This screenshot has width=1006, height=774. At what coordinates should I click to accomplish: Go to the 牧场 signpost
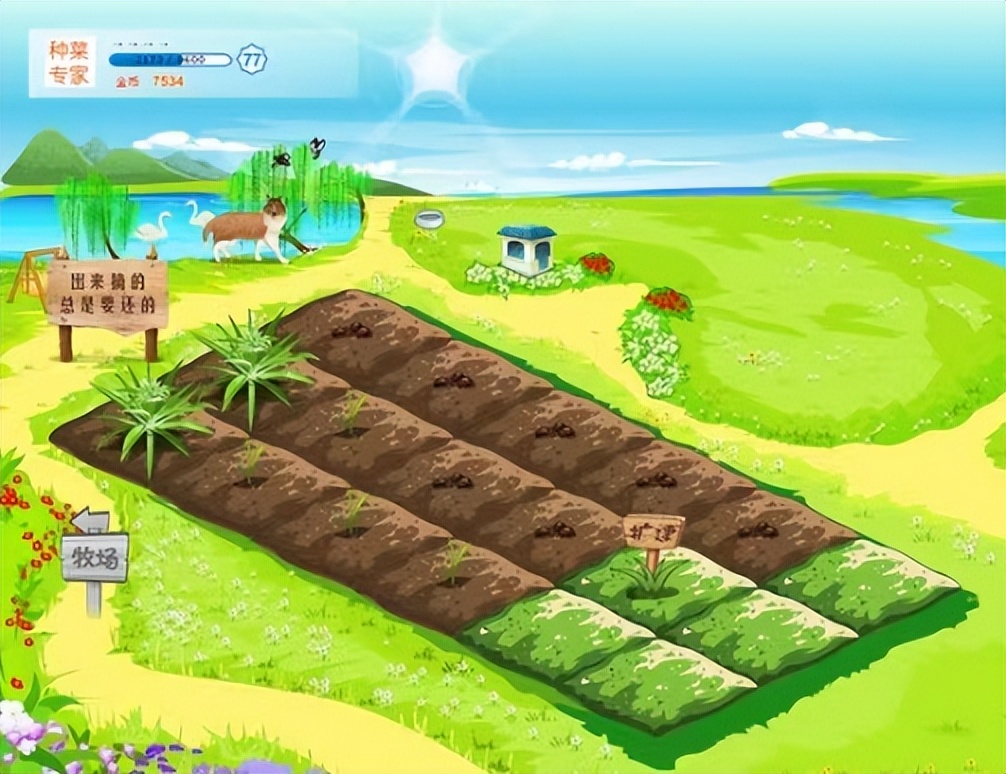click(x=95, y=558)
